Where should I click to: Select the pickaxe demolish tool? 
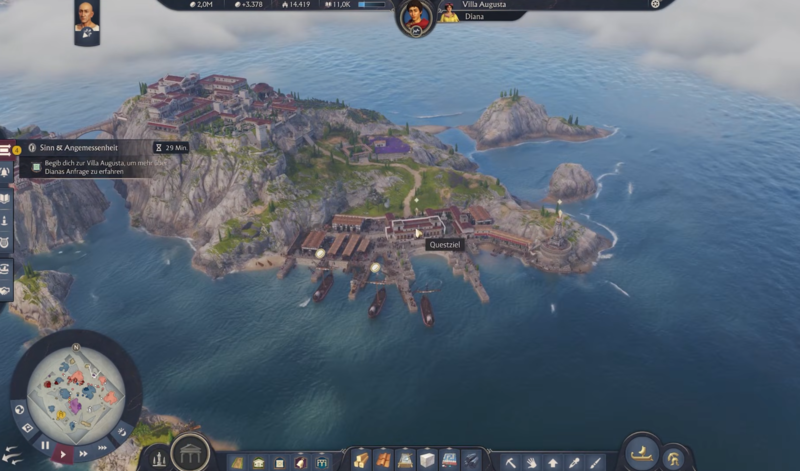click(510, 463)
